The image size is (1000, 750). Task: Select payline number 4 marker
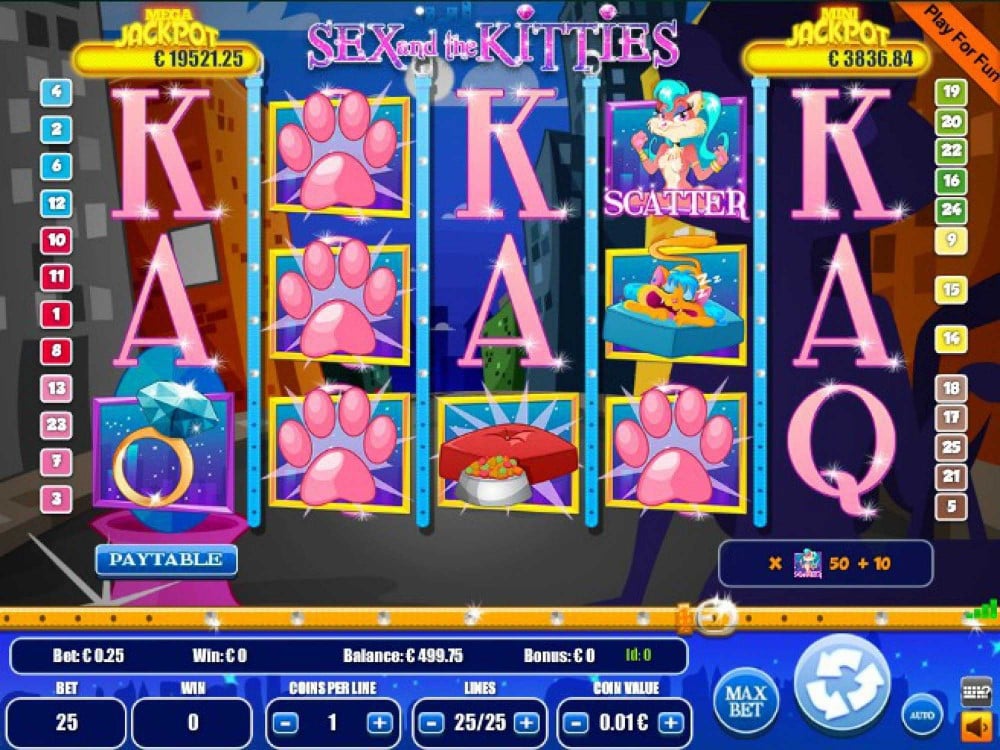[x=56, y=93]
